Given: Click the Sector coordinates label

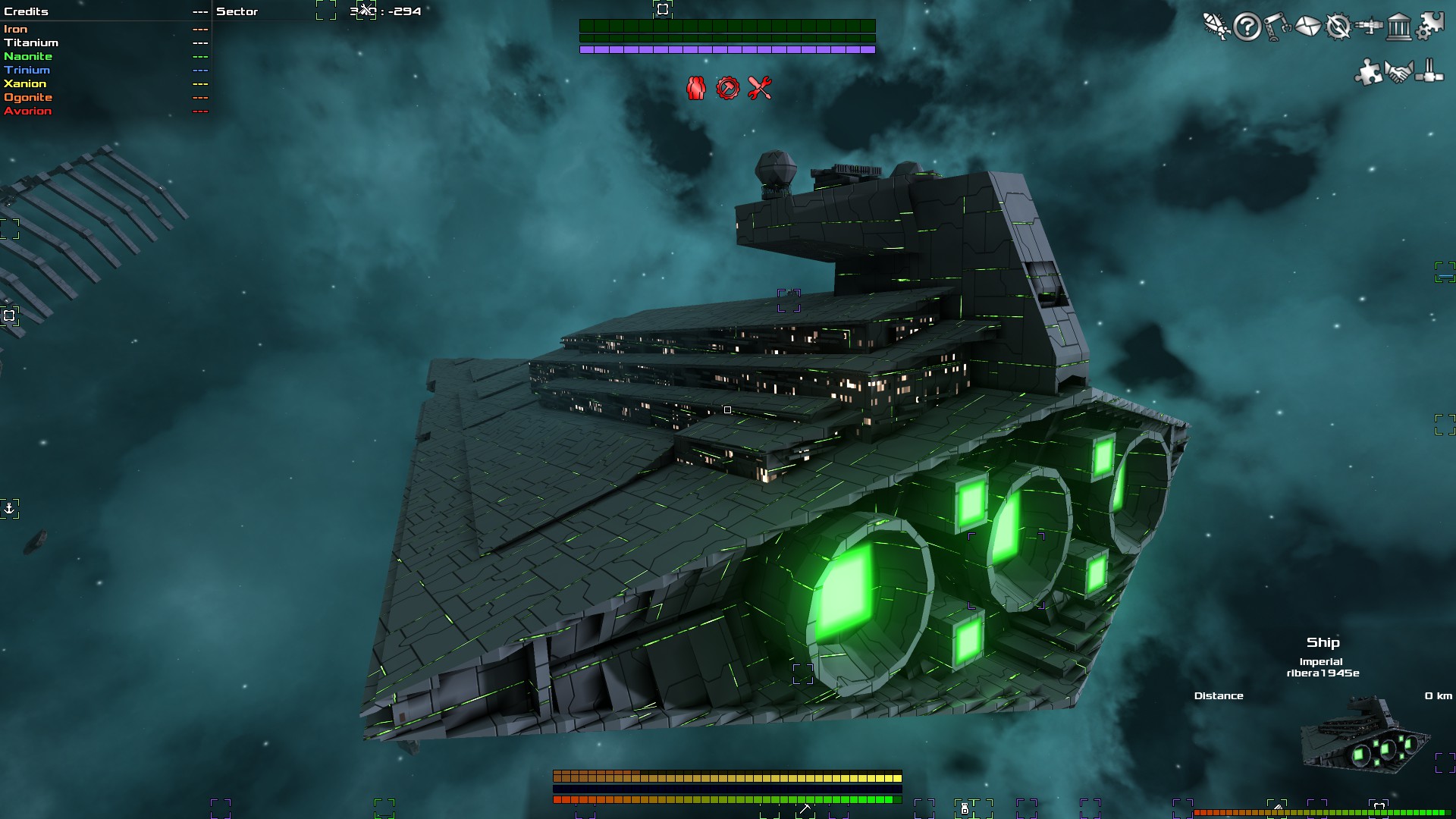Looking at the screenshot, I should pyautogui.click(x=236, y=11).
